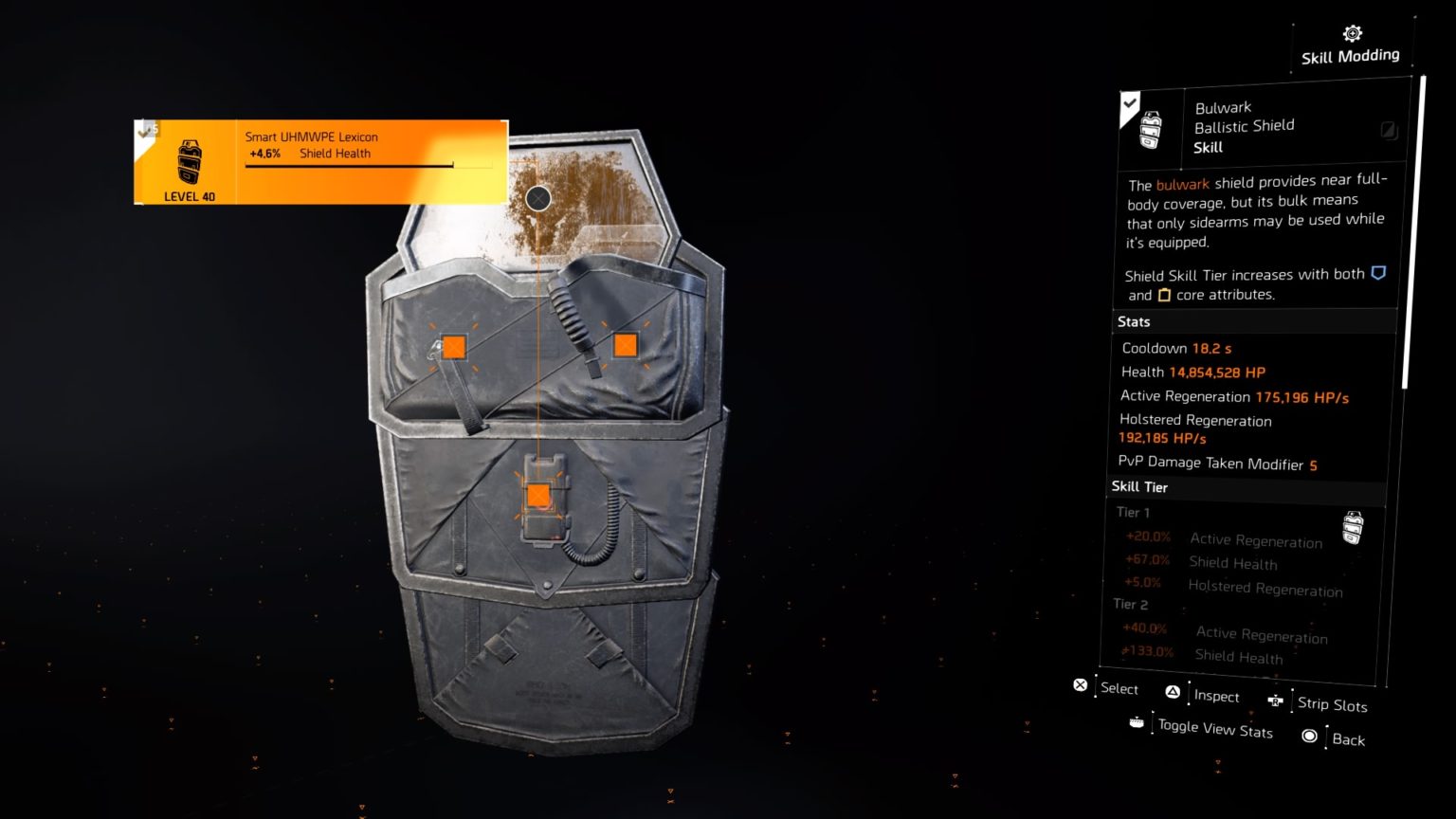Screen dimensions: 1456x819
Task: Click the shield icon beside the Tier list
Action: pos(1354,527)
